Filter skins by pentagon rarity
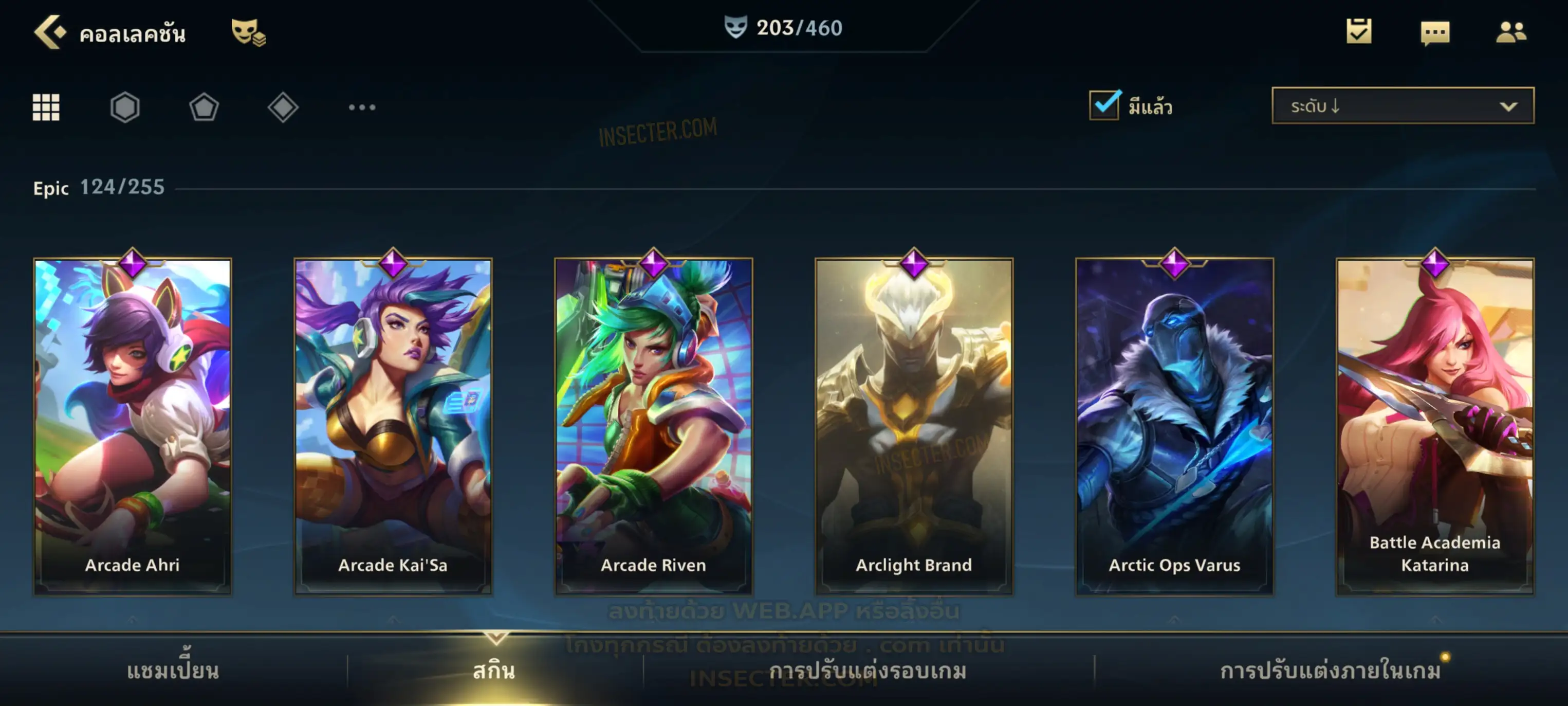Viewport: 1568px width, 706px height. click(x=204, y=108)
